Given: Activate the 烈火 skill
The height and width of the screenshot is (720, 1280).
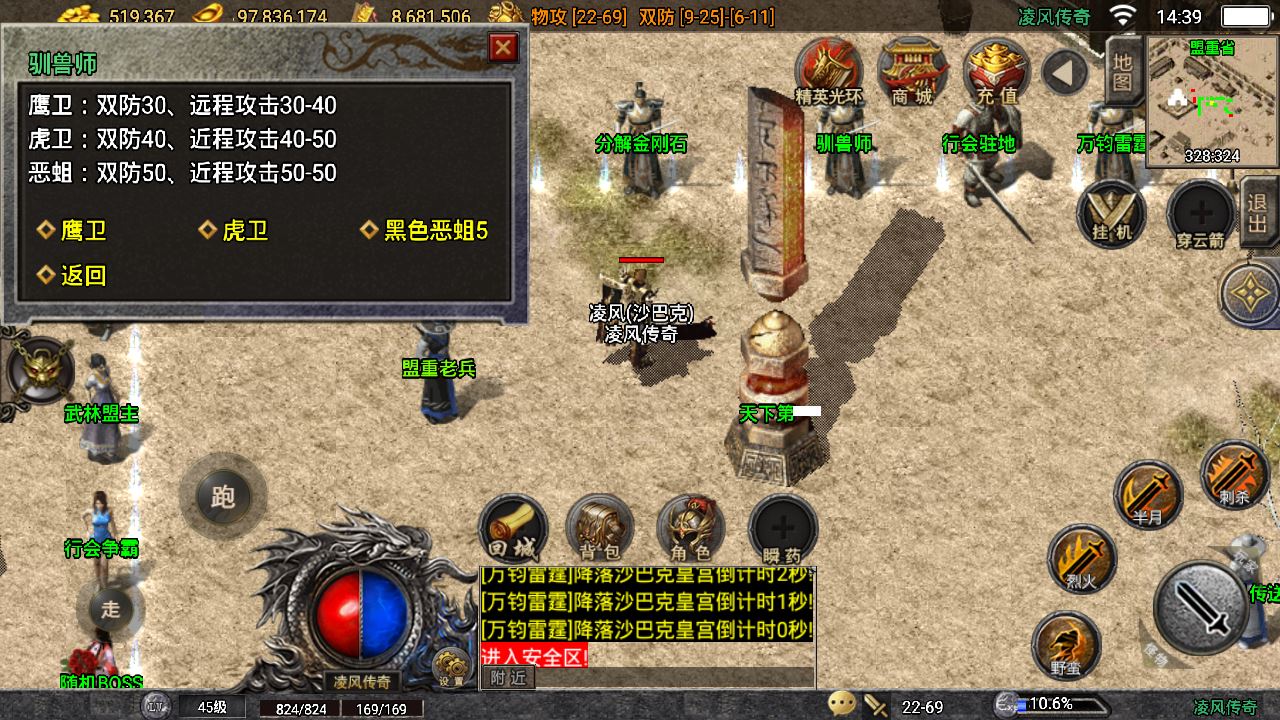Looking at the screenshot, I should (x=1082, y=557).
